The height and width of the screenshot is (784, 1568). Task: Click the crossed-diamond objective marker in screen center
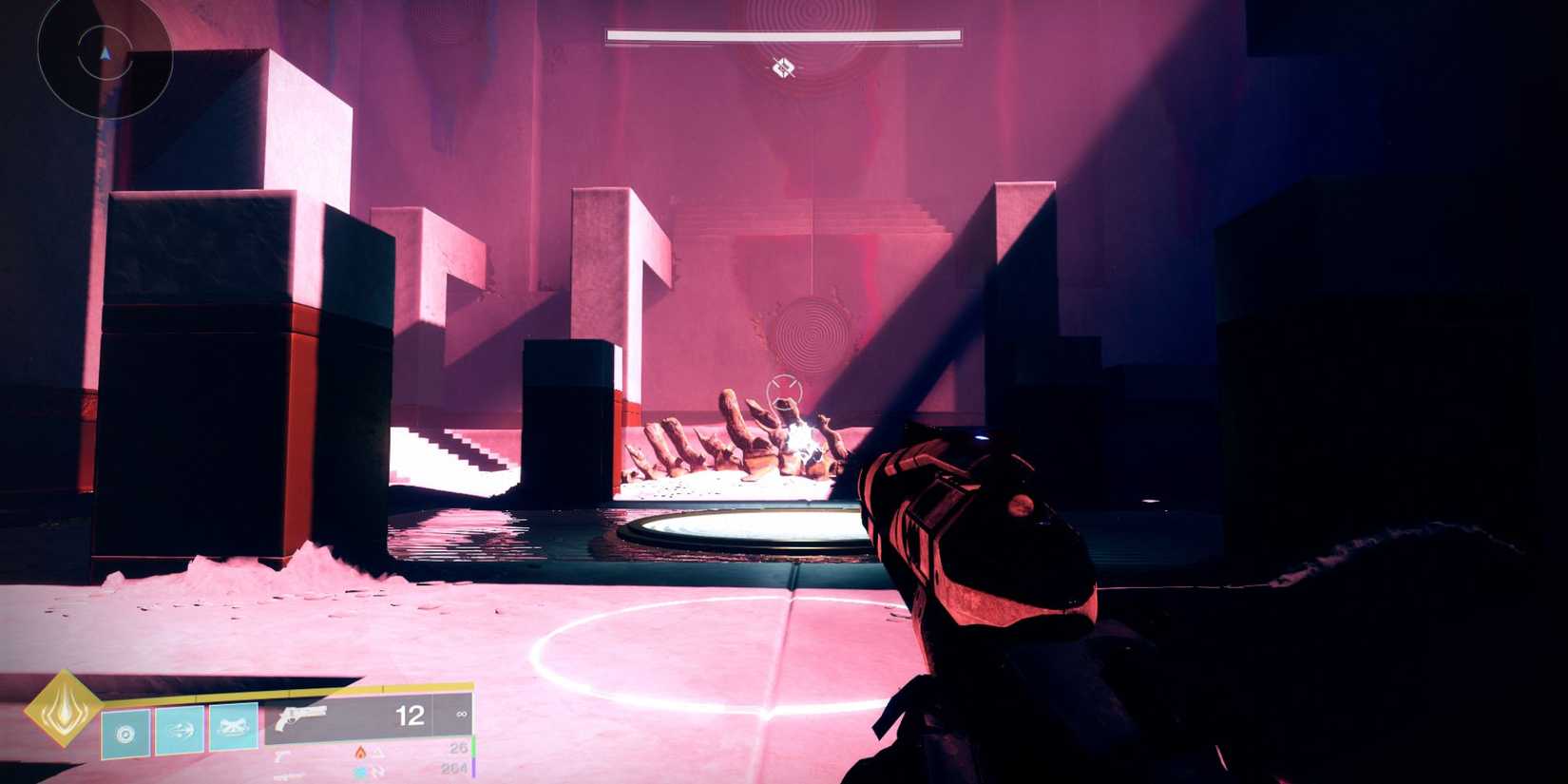tap(781, 67)
